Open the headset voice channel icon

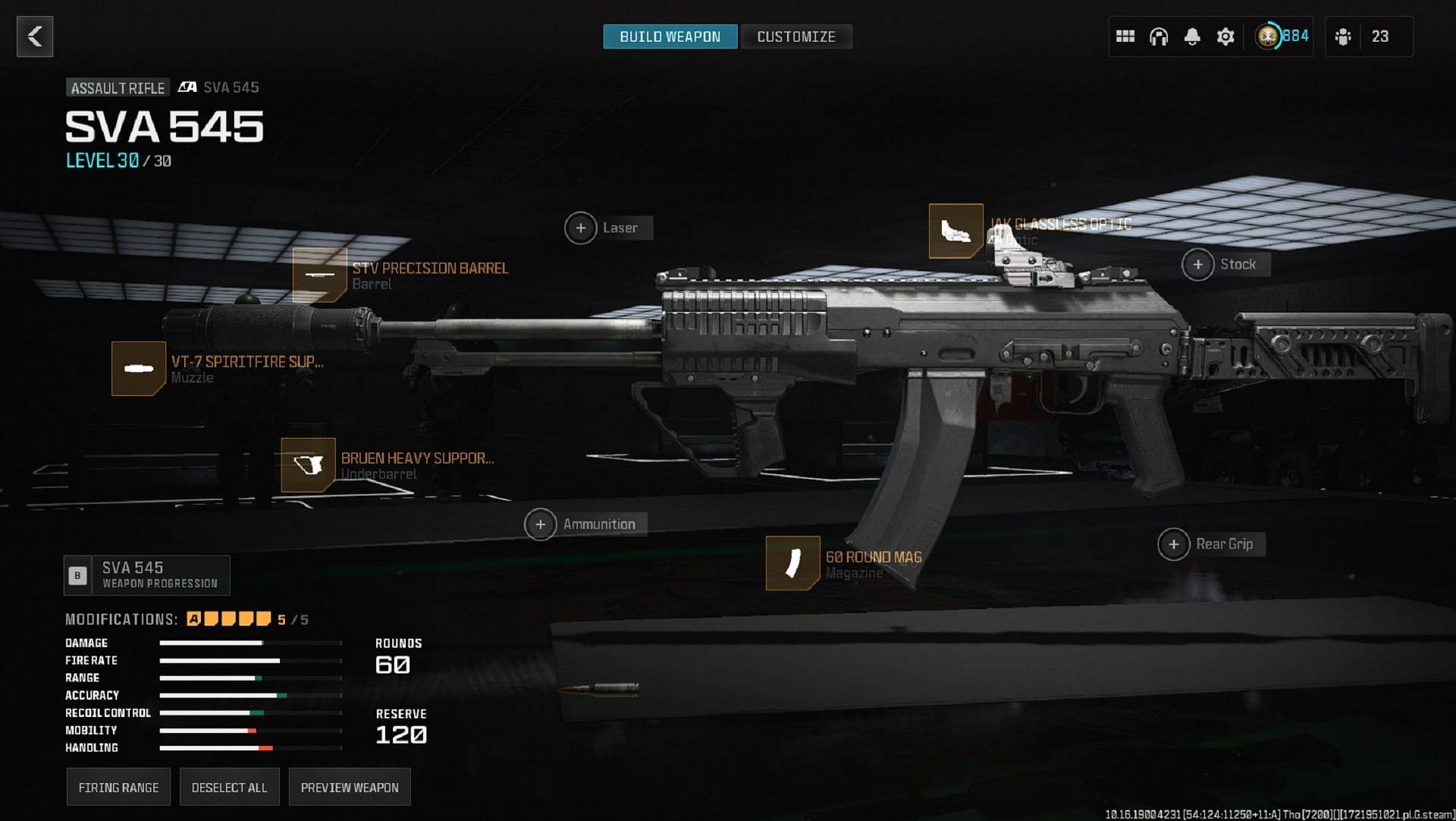(x=1159, y=36)
